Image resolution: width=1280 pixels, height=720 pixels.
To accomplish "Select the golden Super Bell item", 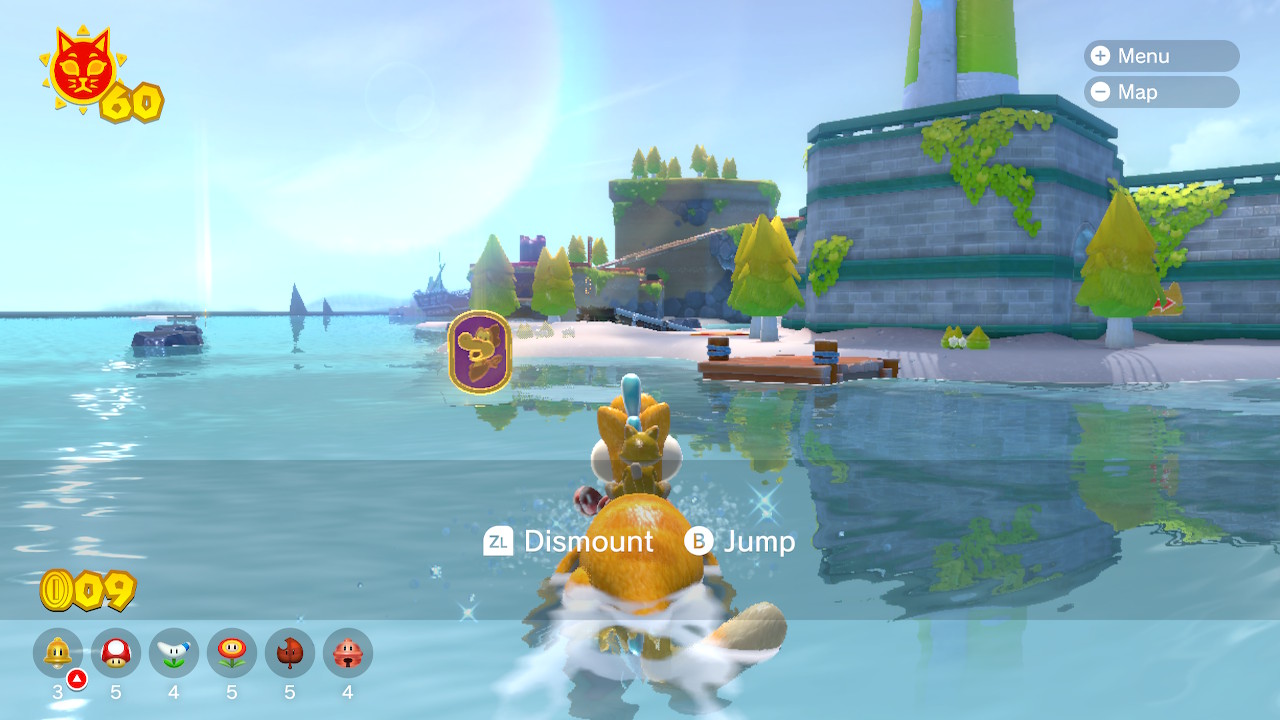I will pyautogui.click(x=58, y=653).
